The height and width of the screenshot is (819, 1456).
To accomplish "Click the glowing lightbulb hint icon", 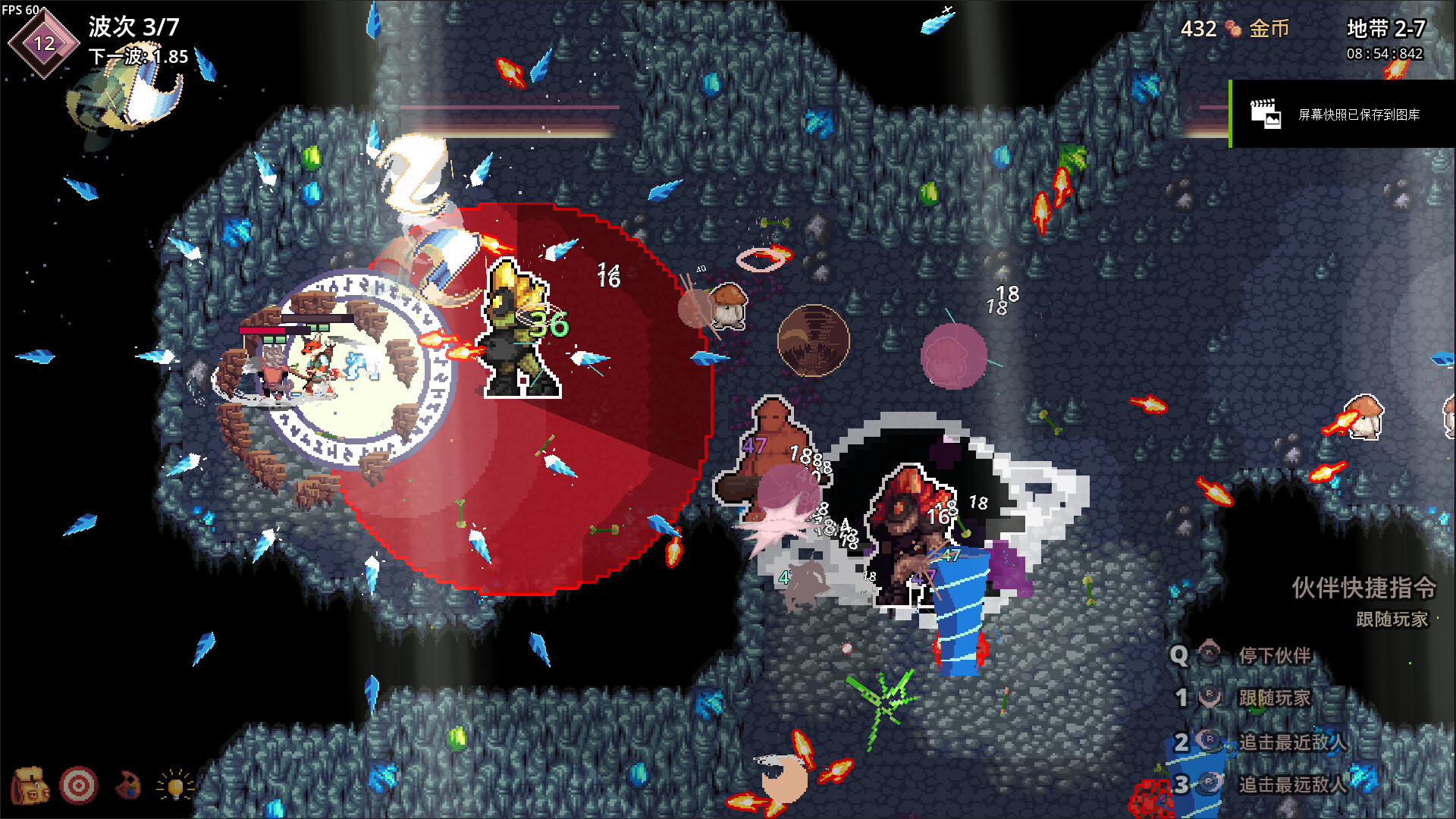I will click(175, 786).
